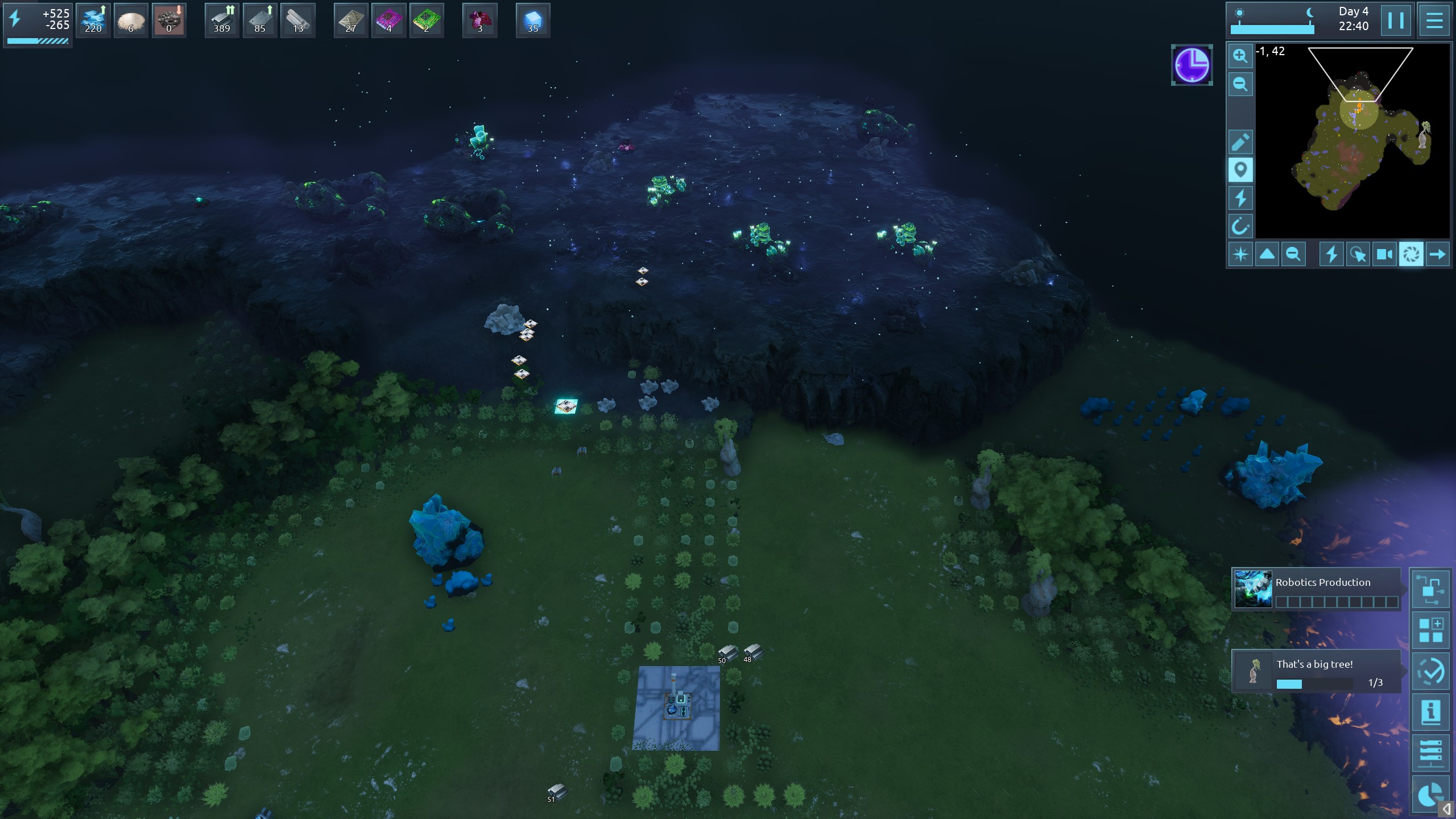Open the circular checkmark tasks button
The width and height of the screenshot is (1456, 819).
1430,672
